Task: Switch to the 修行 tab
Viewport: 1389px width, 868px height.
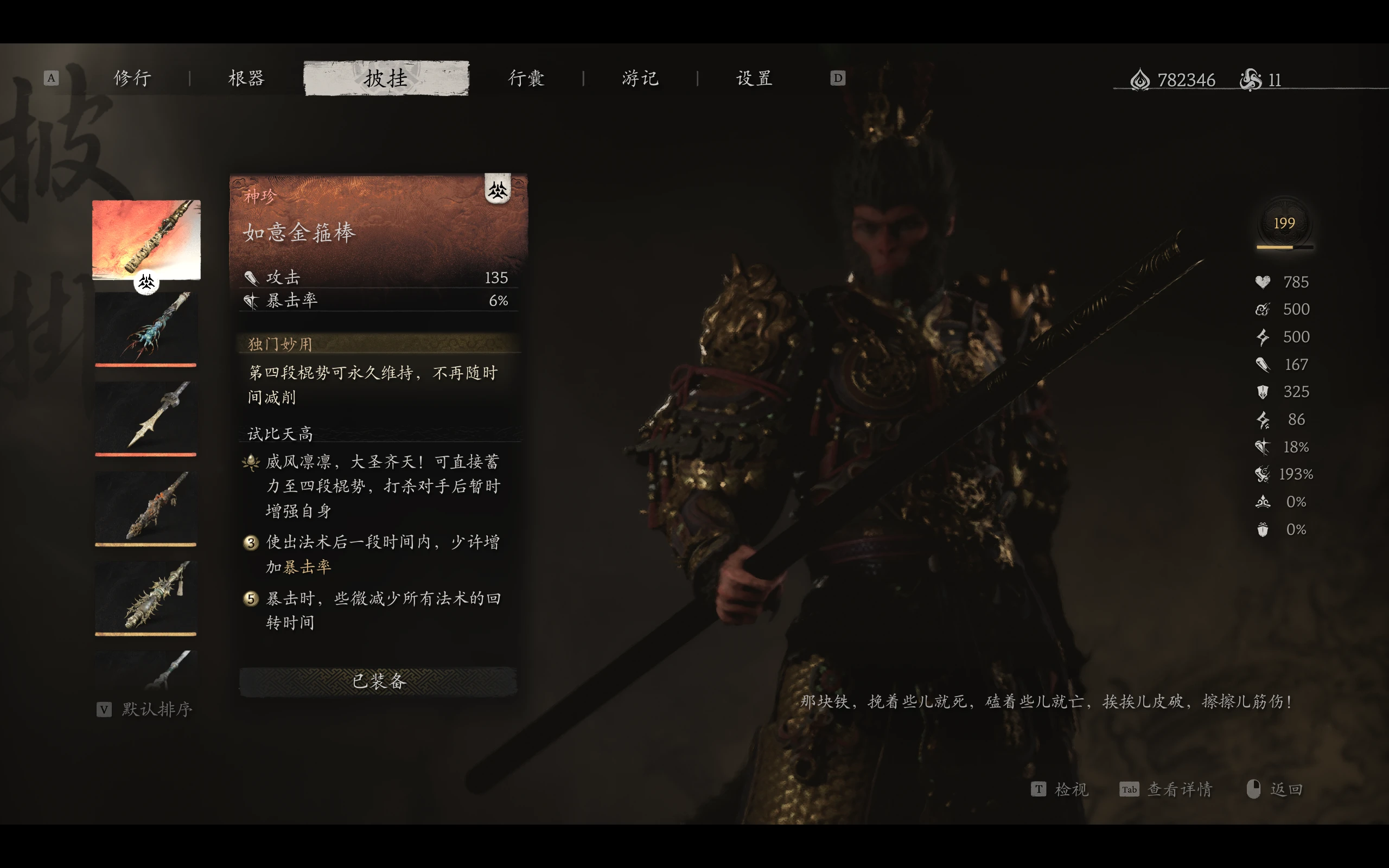Action: click(132, 78)
